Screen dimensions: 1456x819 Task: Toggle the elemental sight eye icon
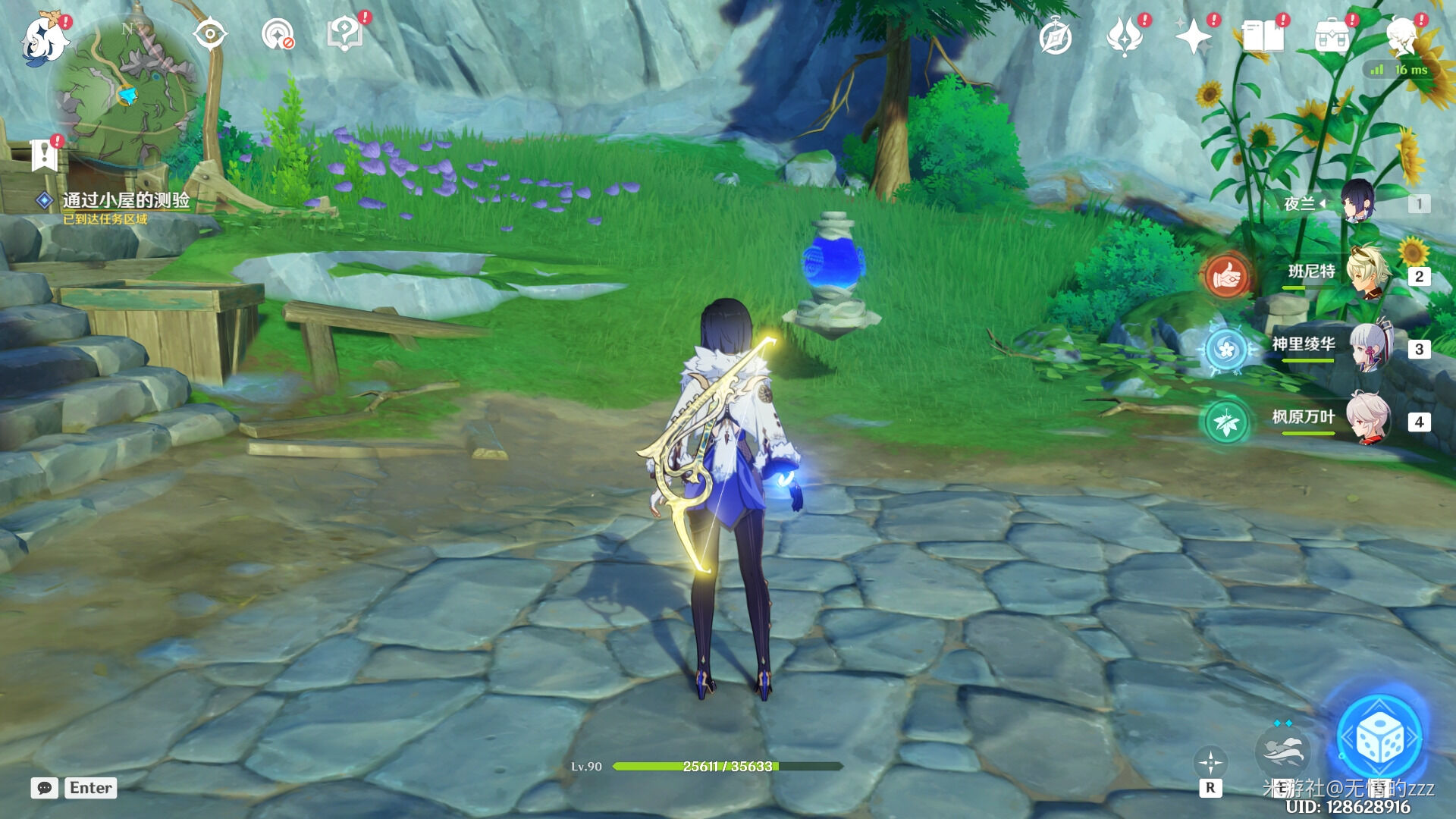click(210, 35)
